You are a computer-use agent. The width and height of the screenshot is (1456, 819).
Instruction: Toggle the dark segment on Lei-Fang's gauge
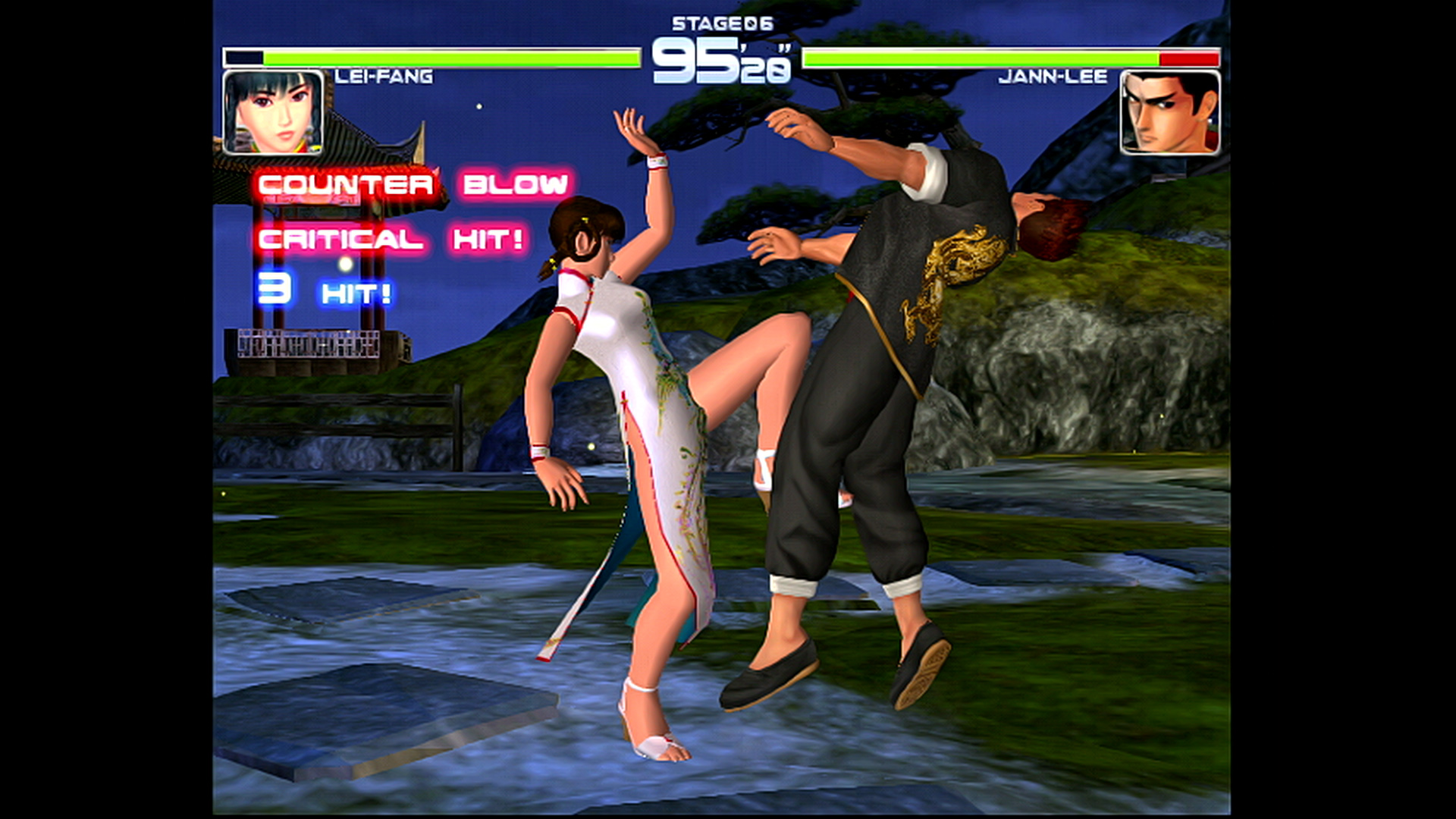243,57
